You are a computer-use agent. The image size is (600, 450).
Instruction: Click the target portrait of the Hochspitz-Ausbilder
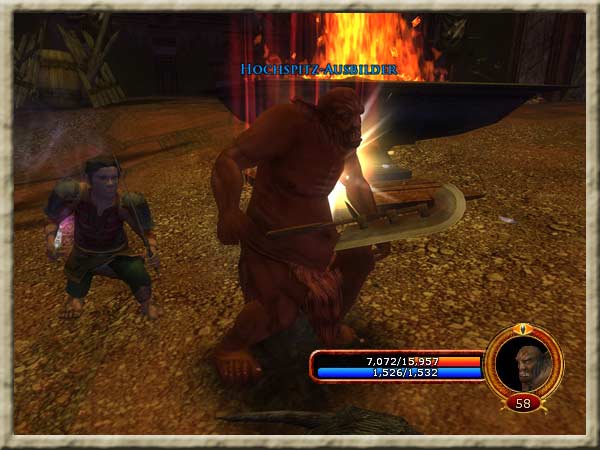523,363
